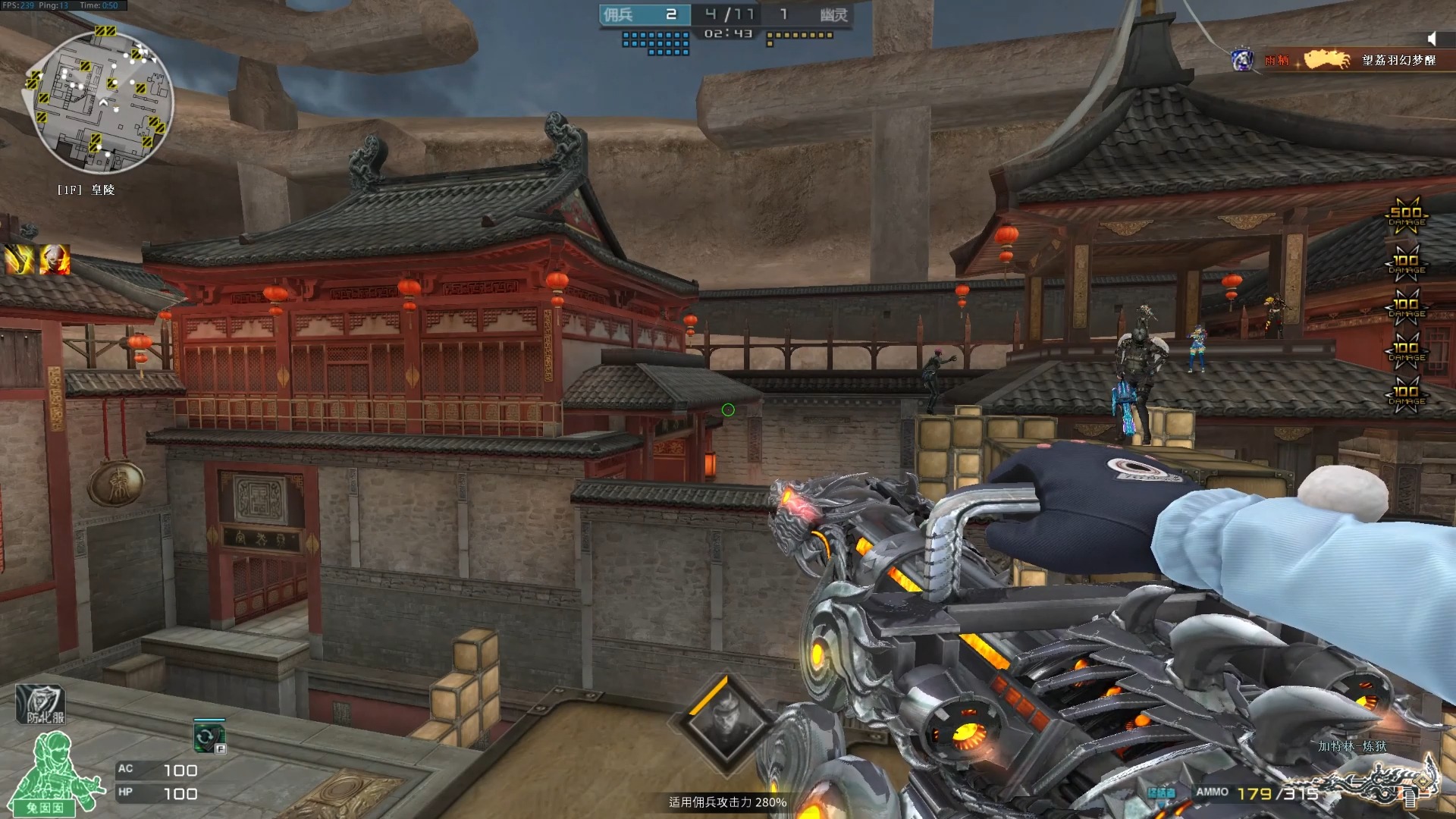Image resolution: width=1456 pixels, height=819 pixels.
Task: Toggle the speaker sound icon
Action: [1431, 39]
